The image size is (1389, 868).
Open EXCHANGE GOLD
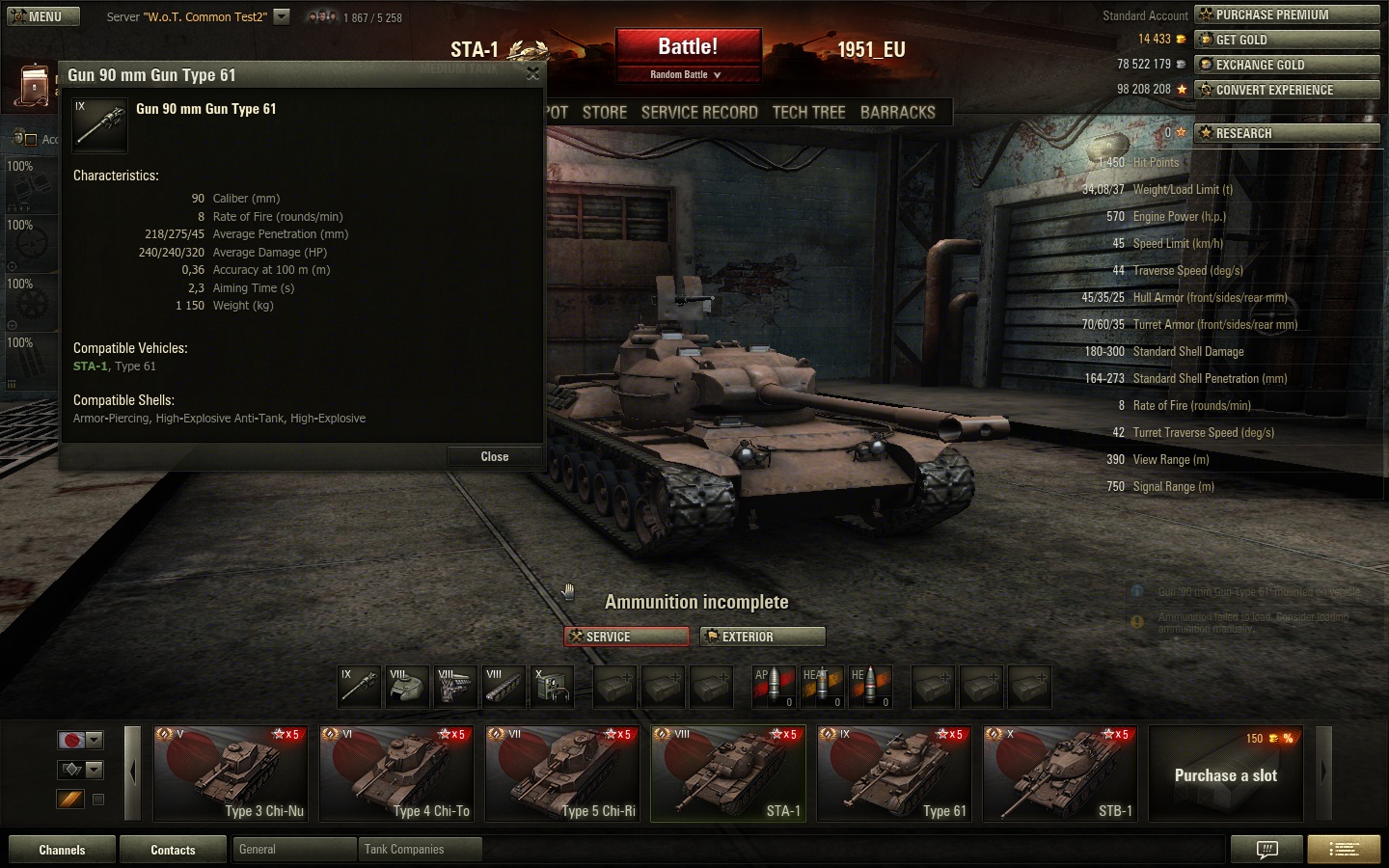pos(1286,65)
